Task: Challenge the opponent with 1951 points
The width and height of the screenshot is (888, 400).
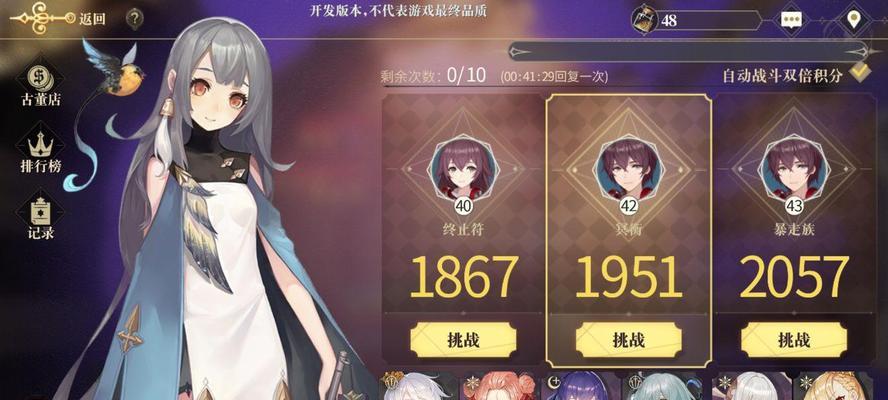Action: [x=628, y=339]
